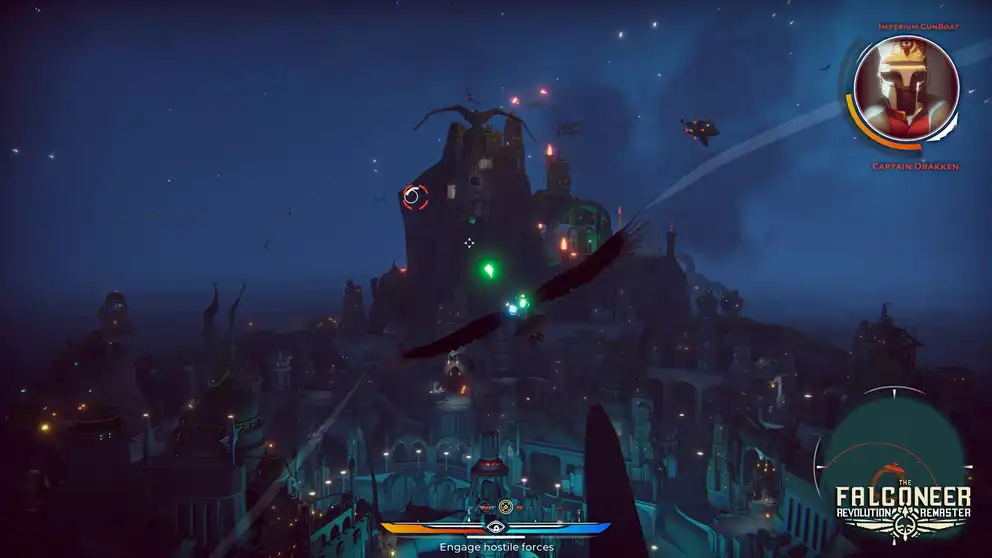The image size is (992, 558).
Task: Select the red dashed enemy target marker
Action: (414, 197)
